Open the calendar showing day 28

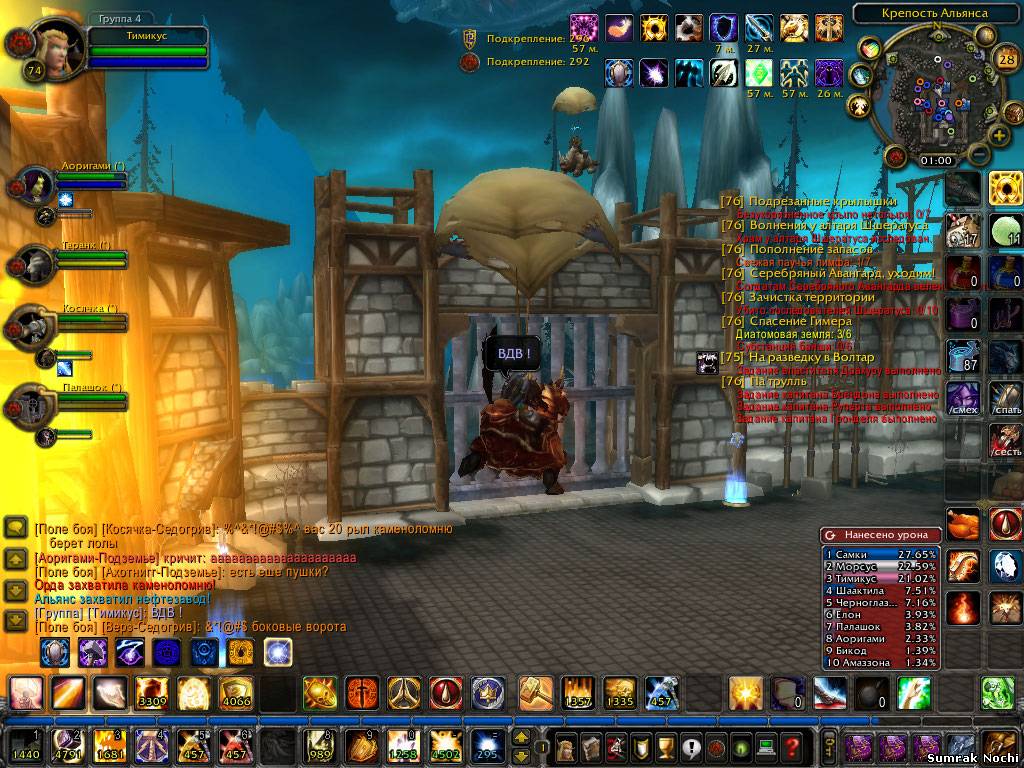coord(1007,58)
